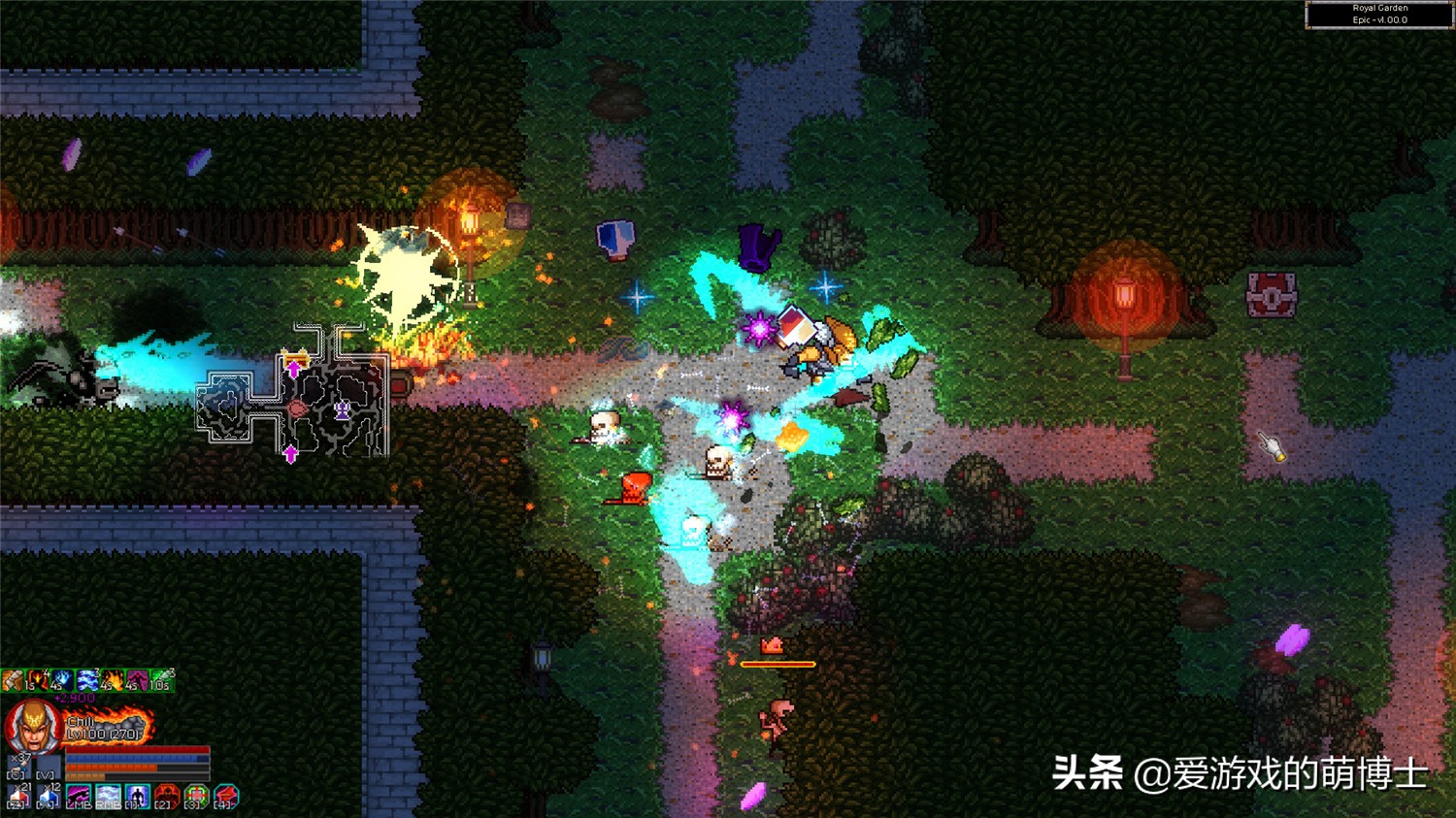Click the blue frost hand buff icon
Viewport: 1456px width, 818px height.
[62, 680]
